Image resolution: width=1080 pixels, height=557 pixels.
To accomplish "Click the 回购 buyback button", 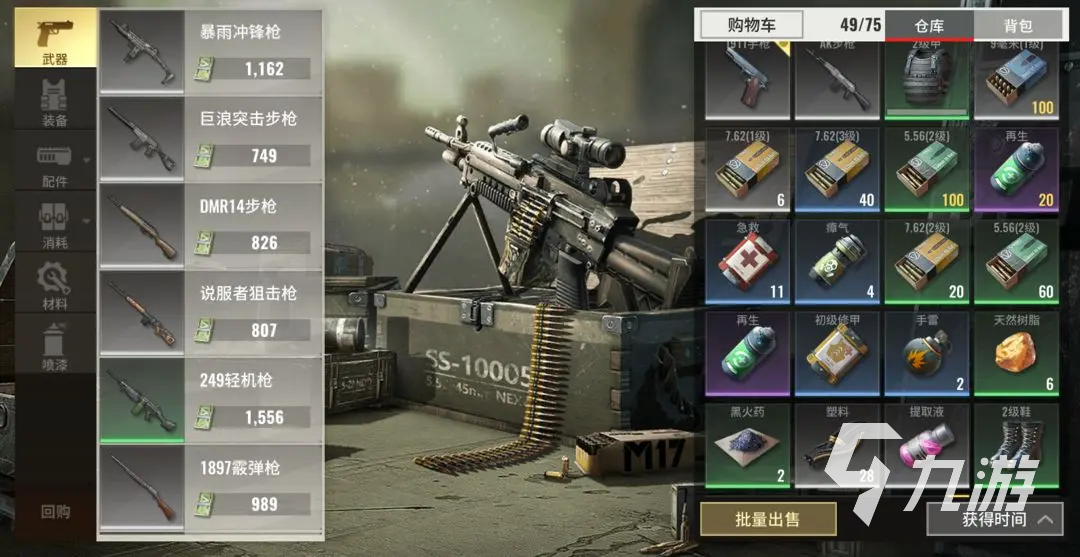I will [55, 511].
